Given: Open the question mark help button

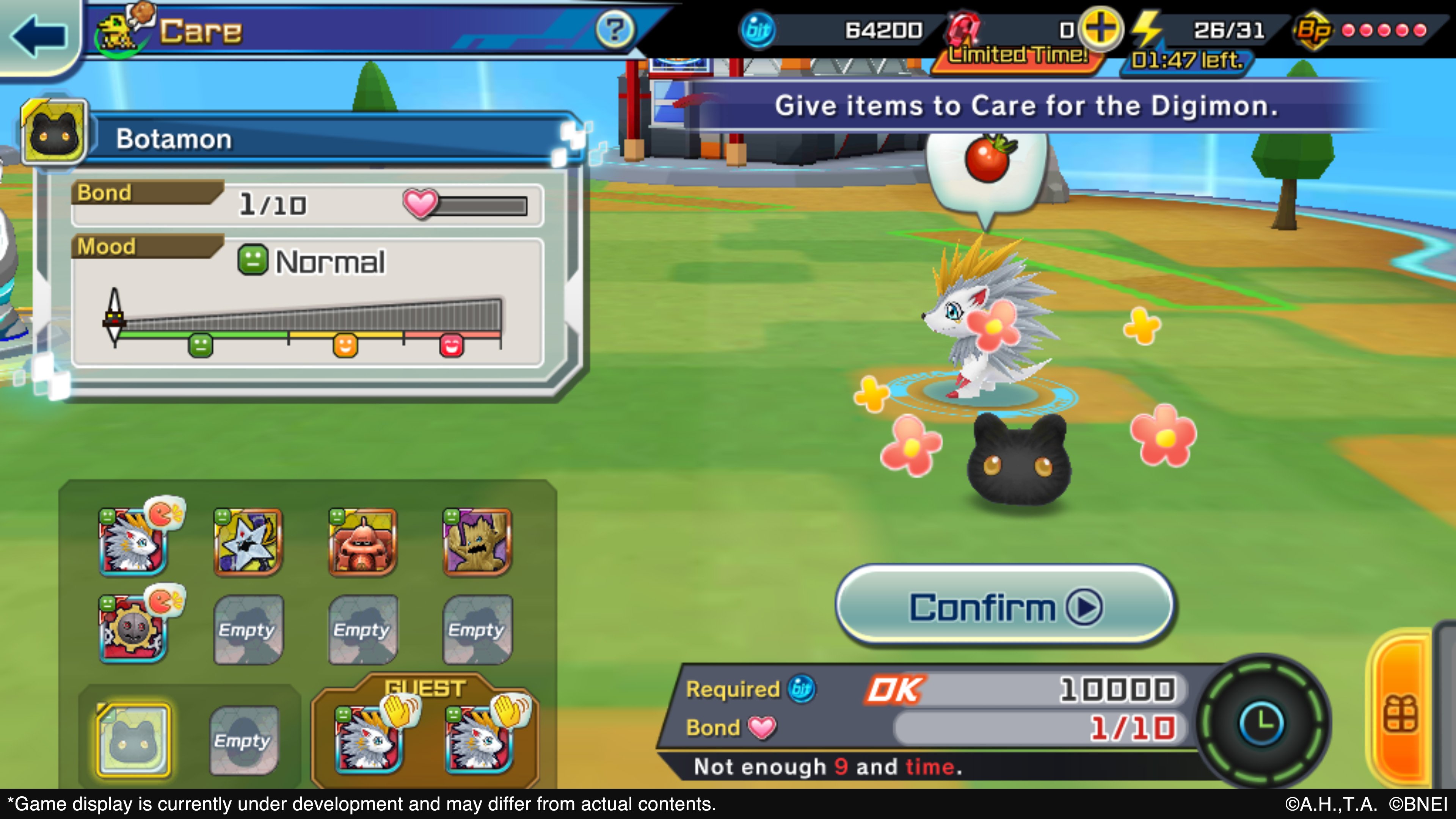Looking at the screenshot, I should 614,30.
